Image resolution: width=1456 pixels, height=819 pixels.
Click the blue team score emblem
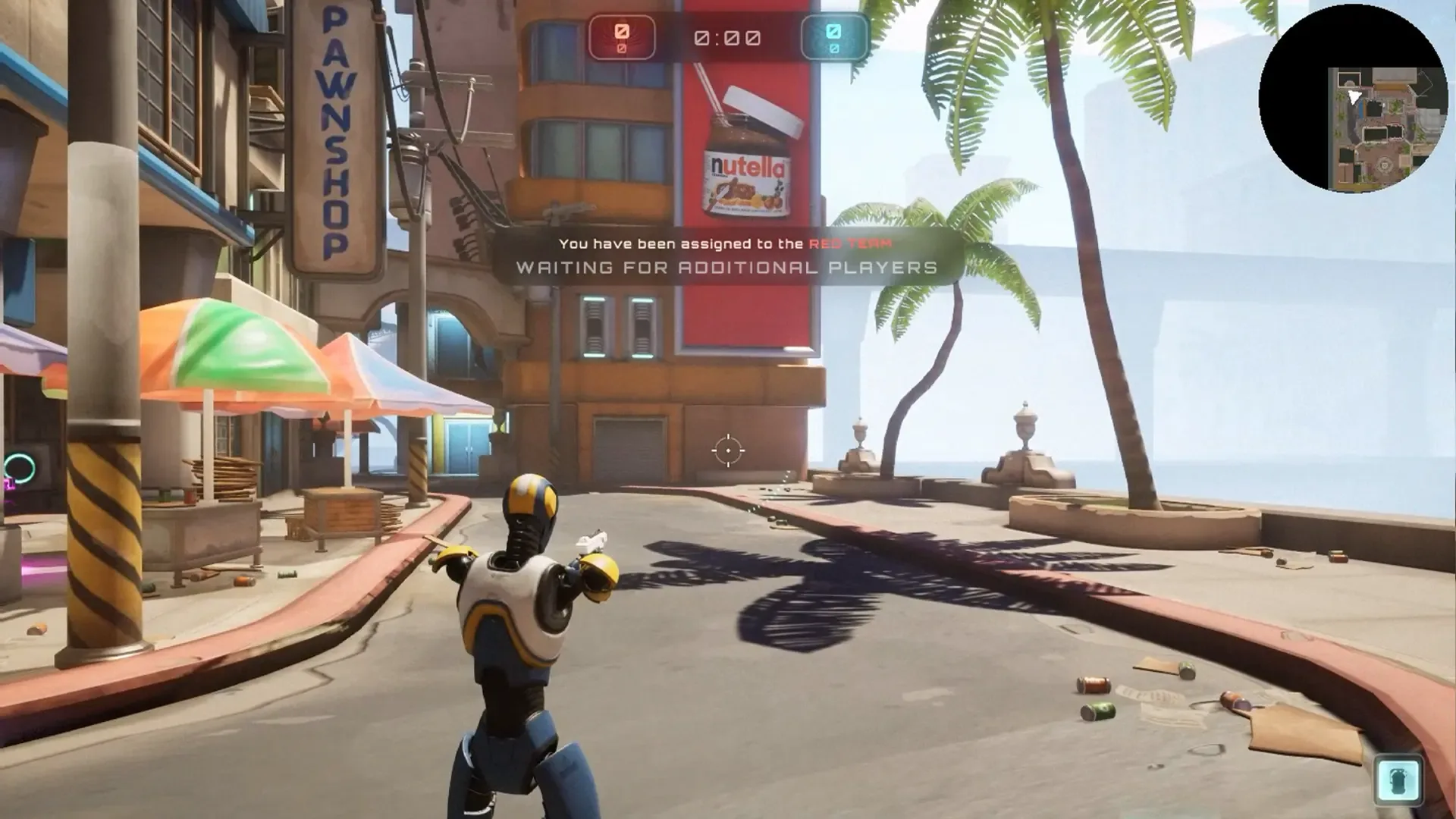[835, 33]
